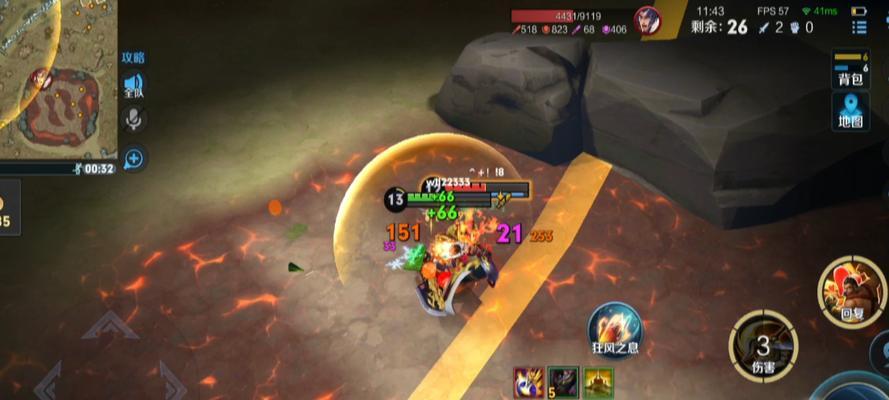Select the purple claw item slot

[528, 382]
